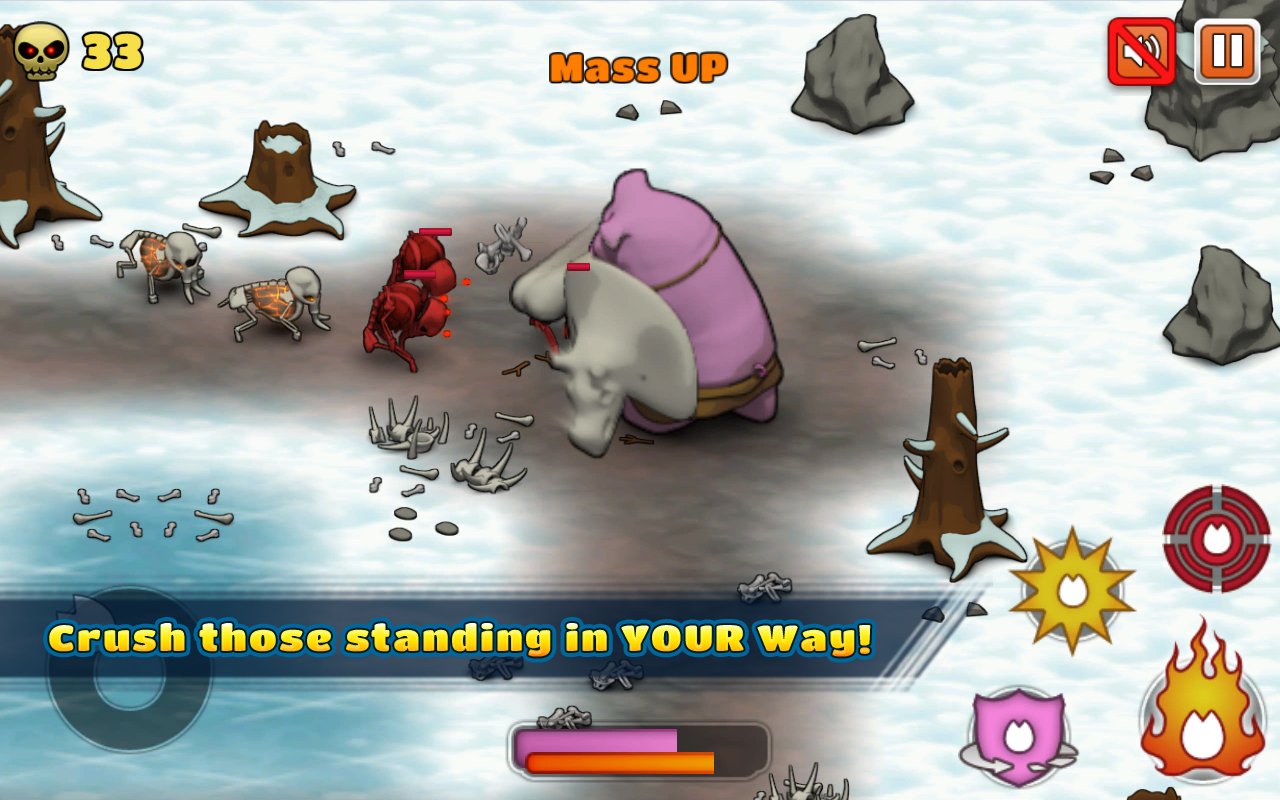This screenshot has width=1280, height=800.
Task: Tap the Mass UP label
Action: [638, 66]
